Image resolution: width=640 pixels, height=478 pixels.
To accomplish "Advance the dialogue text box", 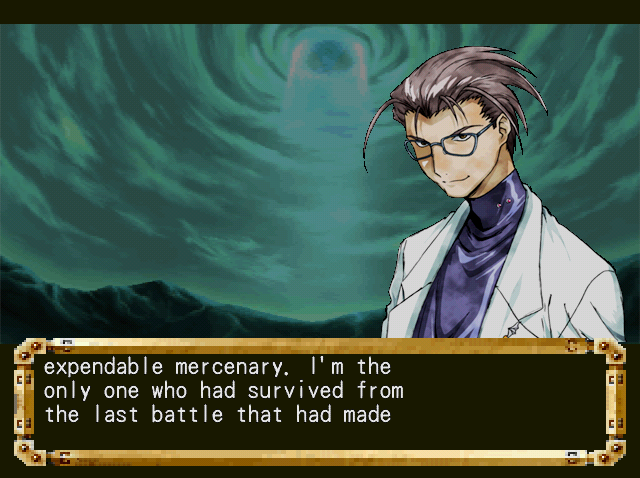I will pyautogui.click(x=319, y=402).
